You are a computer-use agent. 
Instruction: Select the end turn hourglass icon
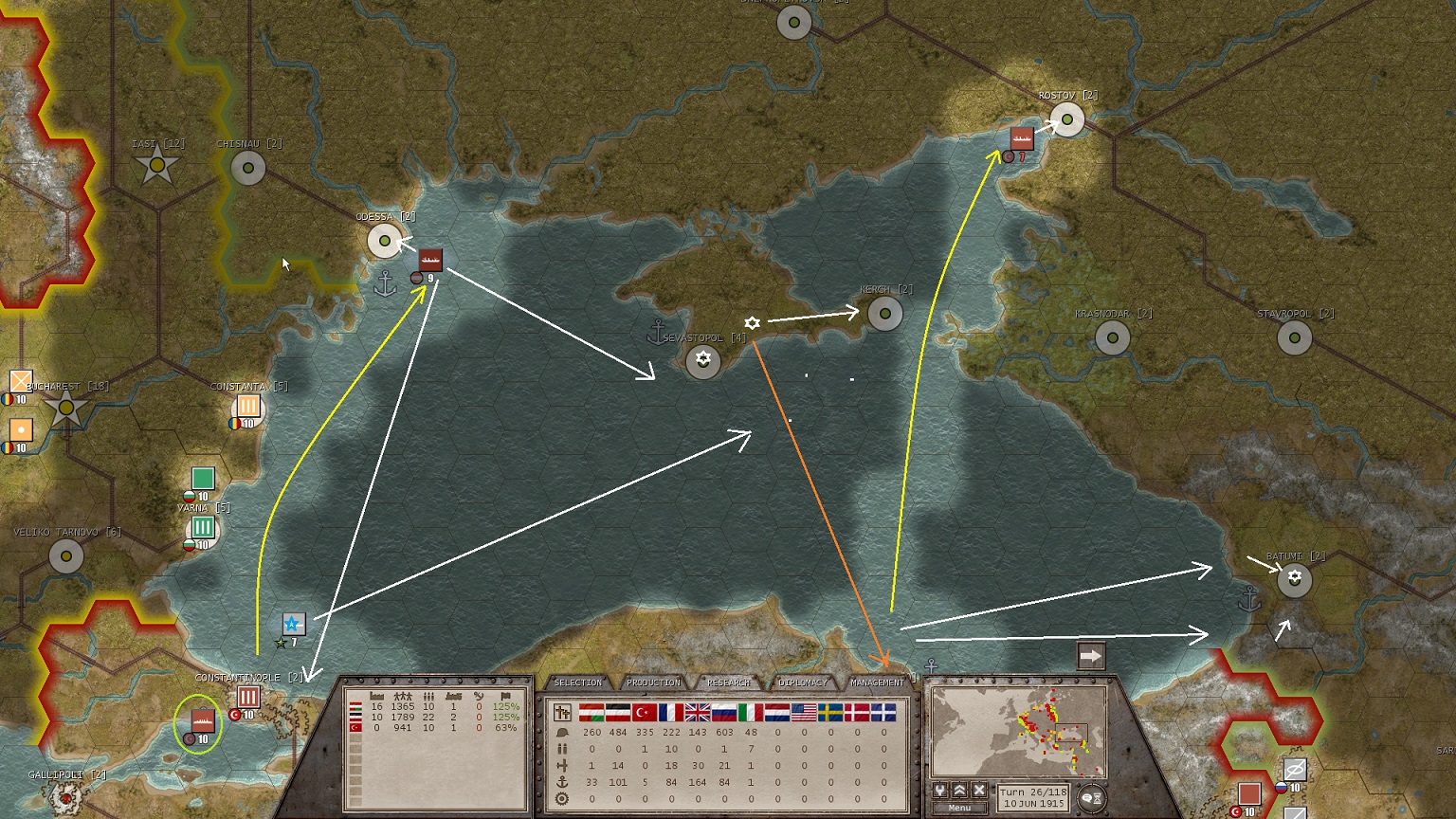1098,796
